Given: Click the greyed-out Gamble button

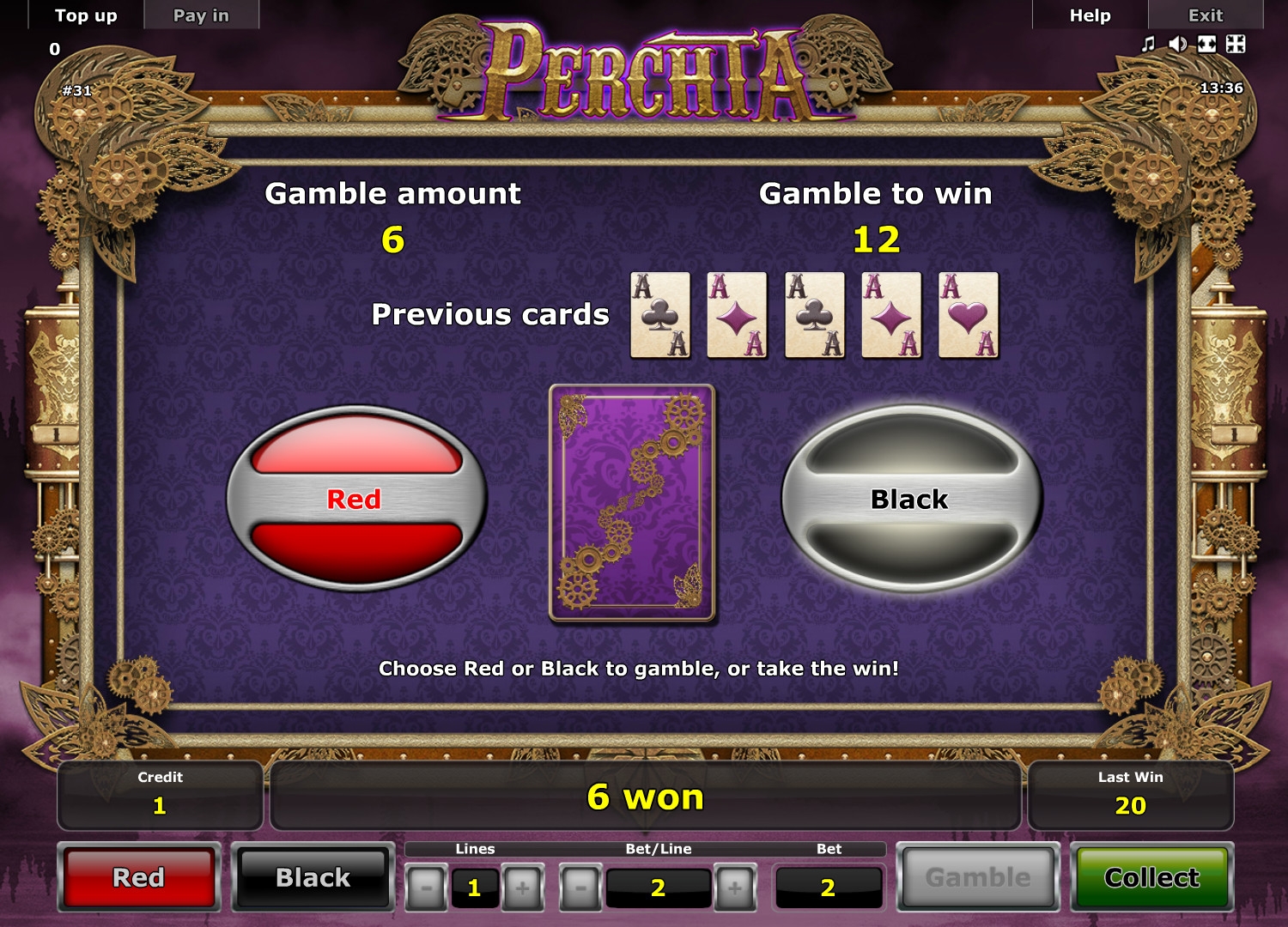Looking at the screenshot, I should click(x=978, y=878).
